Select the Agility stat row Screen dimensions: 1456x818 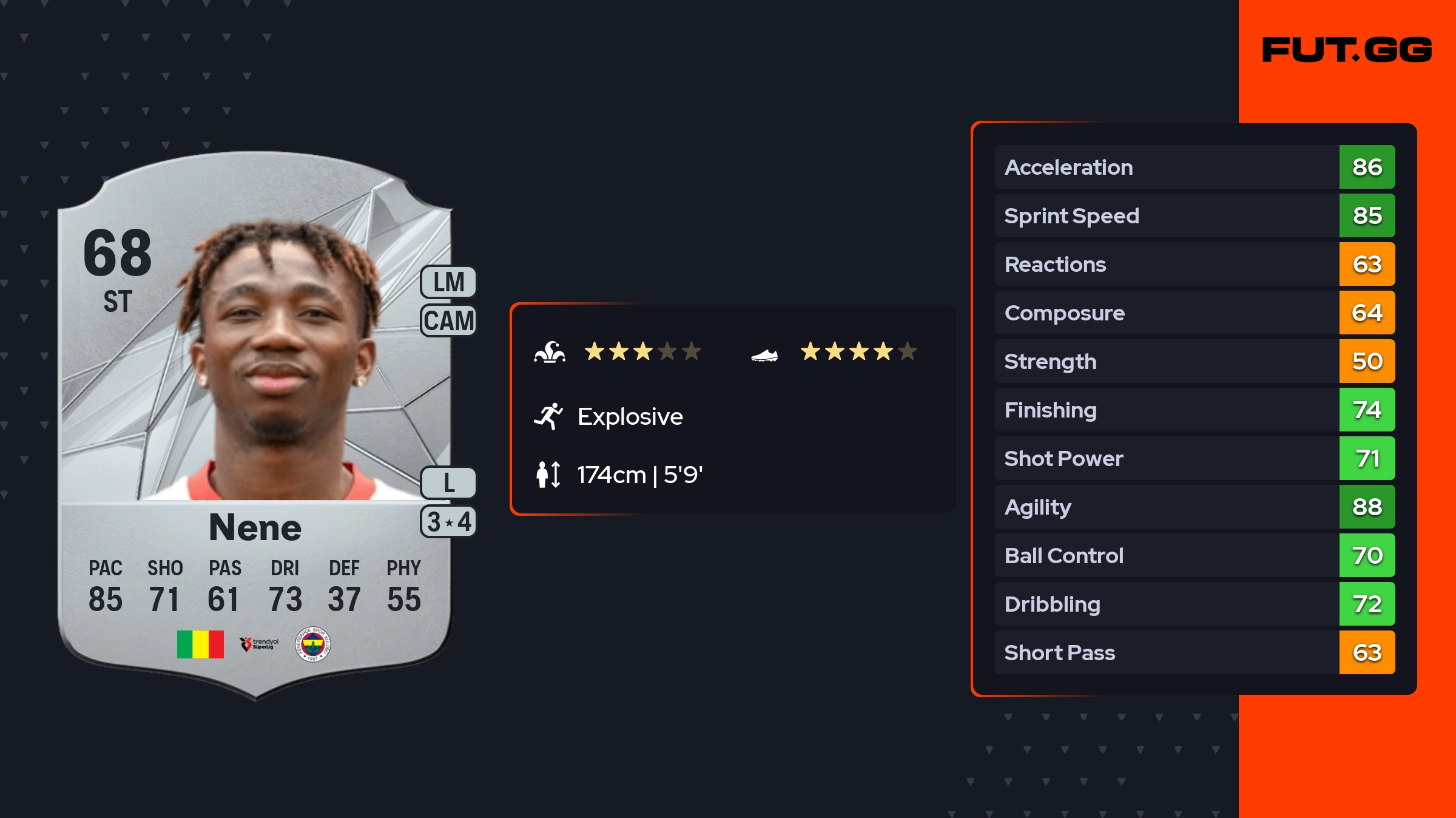point(1194,507)
